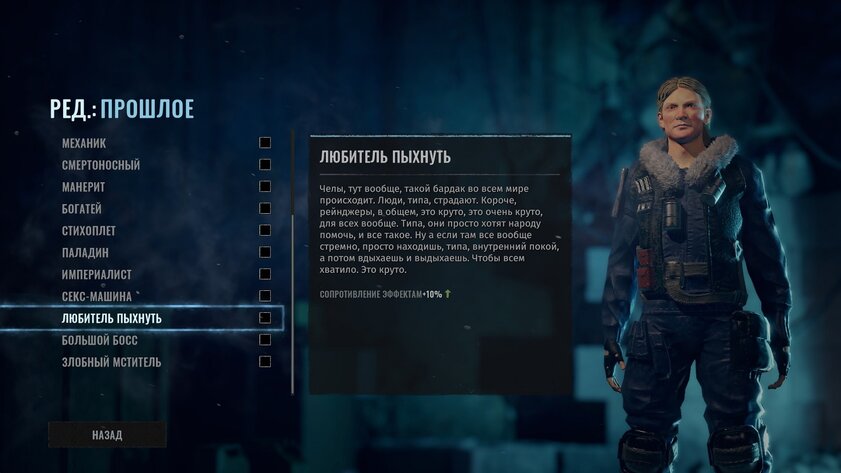Click the background list scrollbar

[292, 260]
